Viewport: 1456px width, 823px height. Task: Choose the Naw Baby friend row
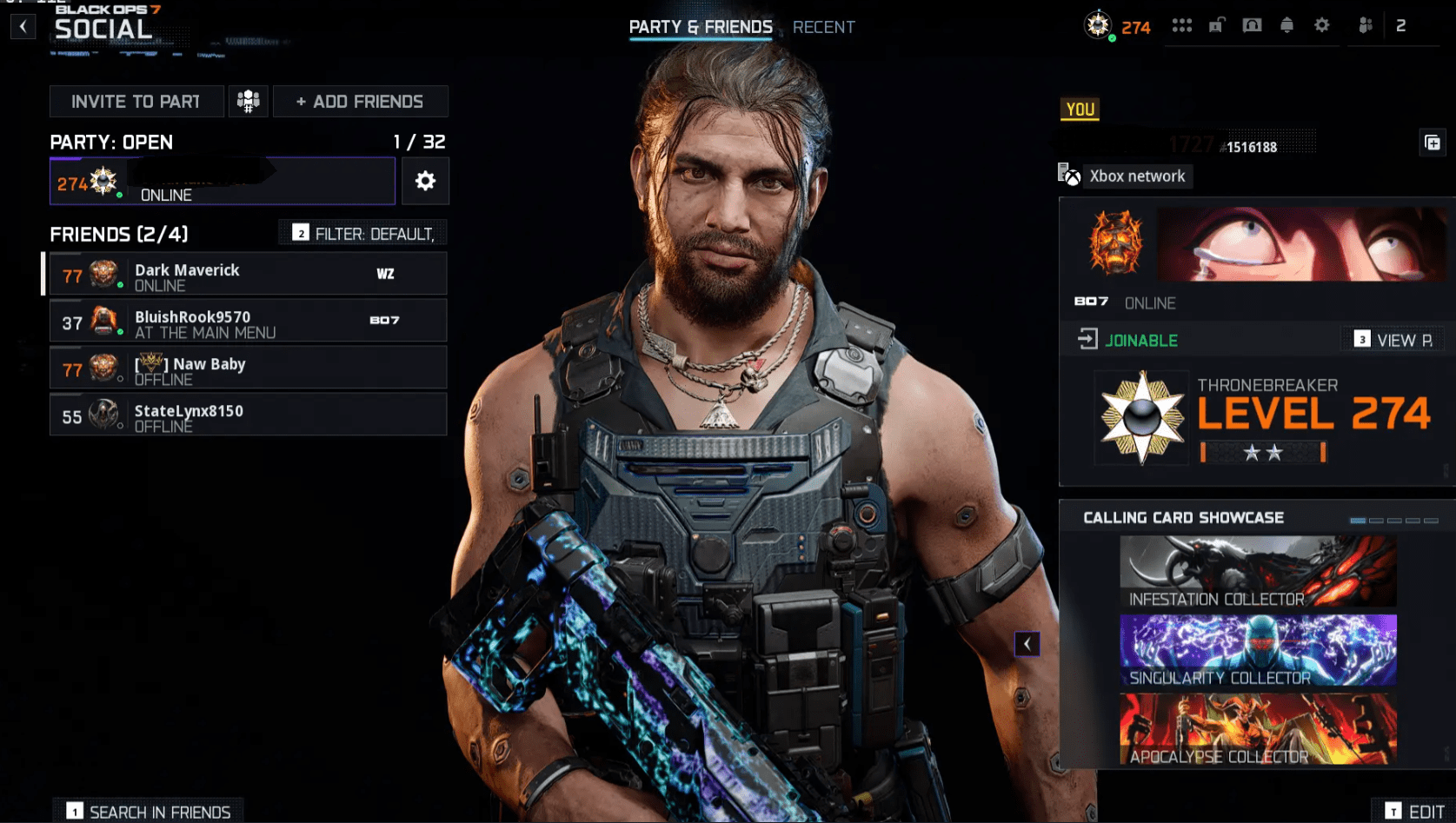pyautogui.click(x=248, y=368)
